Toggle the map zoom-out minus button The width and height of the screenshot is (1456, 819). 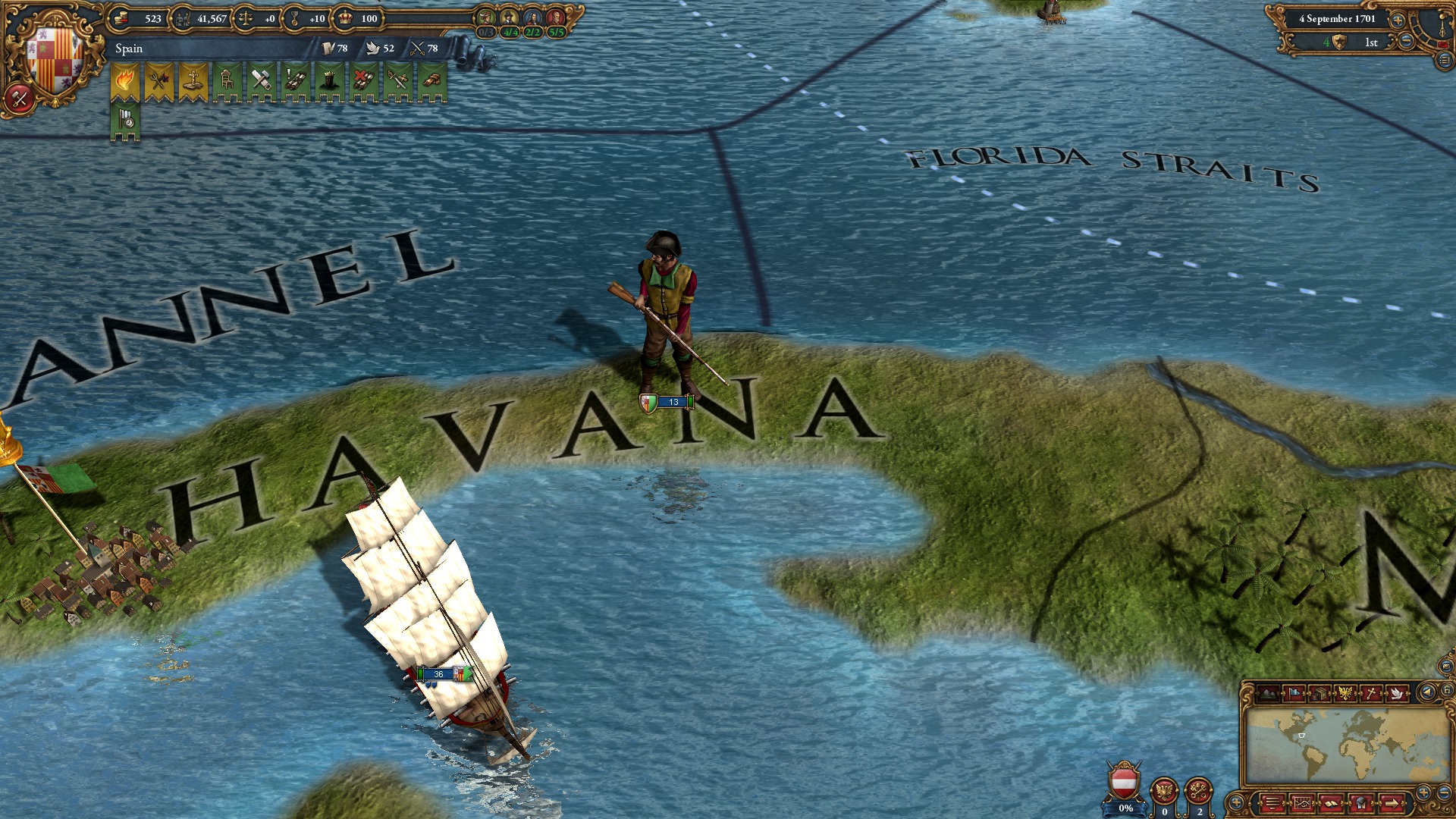point(1443,792)
